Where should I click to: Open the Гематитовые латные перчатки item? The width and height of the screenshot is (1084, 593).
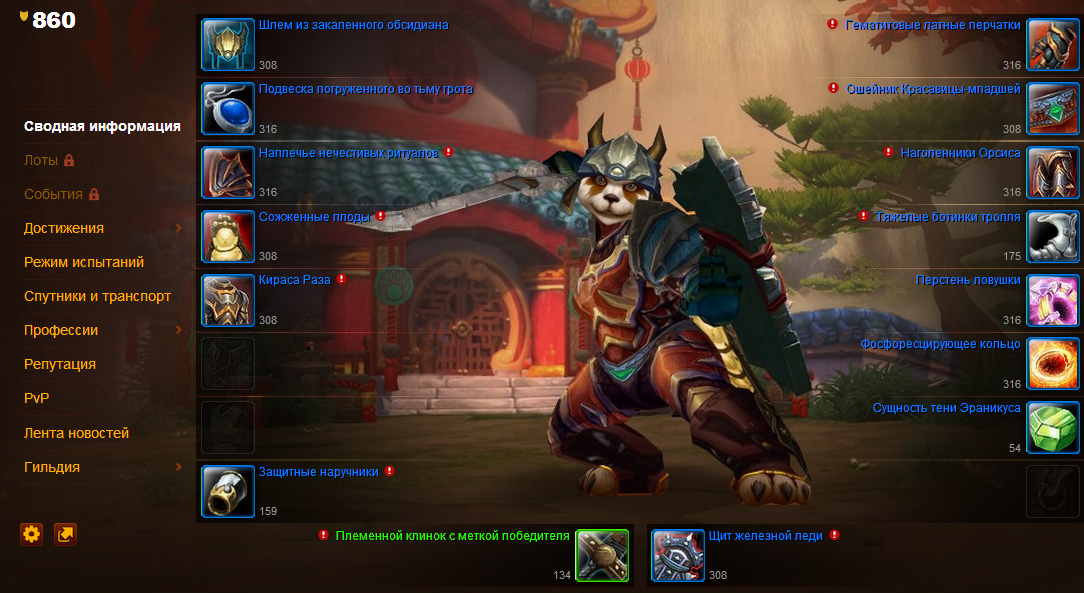pyautogui.click(x=932, y=25)
